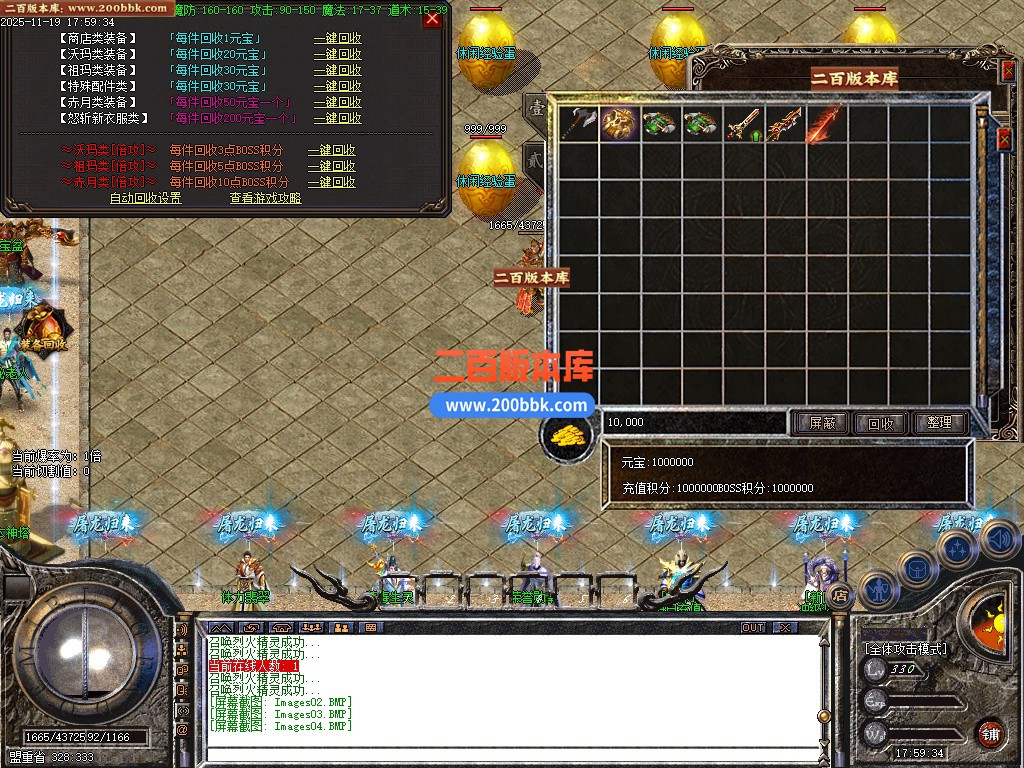Select the golden lion item slot
The height and width of the screenshot is (768, 1024).
620,123
